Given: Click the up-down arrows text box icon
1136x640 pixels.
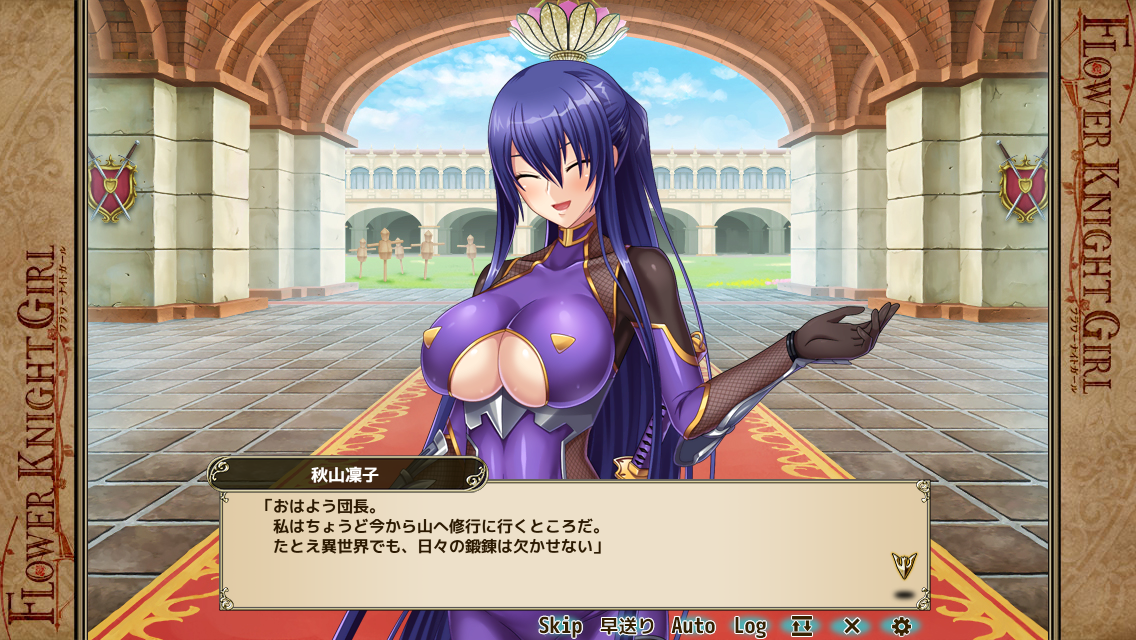Looking at the screenshot, I should click(802, 626).
